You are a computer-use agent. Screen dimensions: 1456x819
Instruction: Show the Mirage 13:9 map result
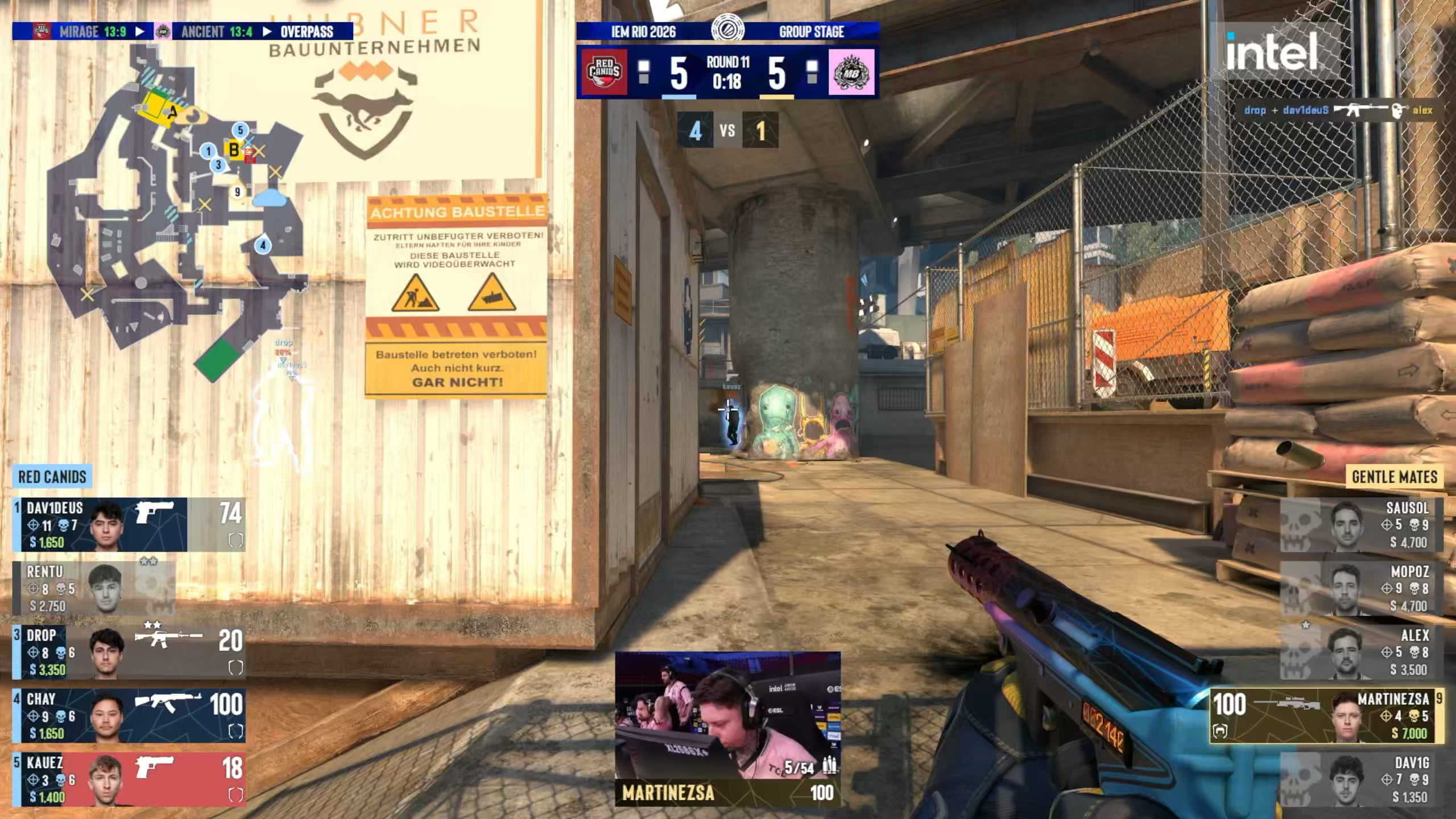tap(92, 31)
